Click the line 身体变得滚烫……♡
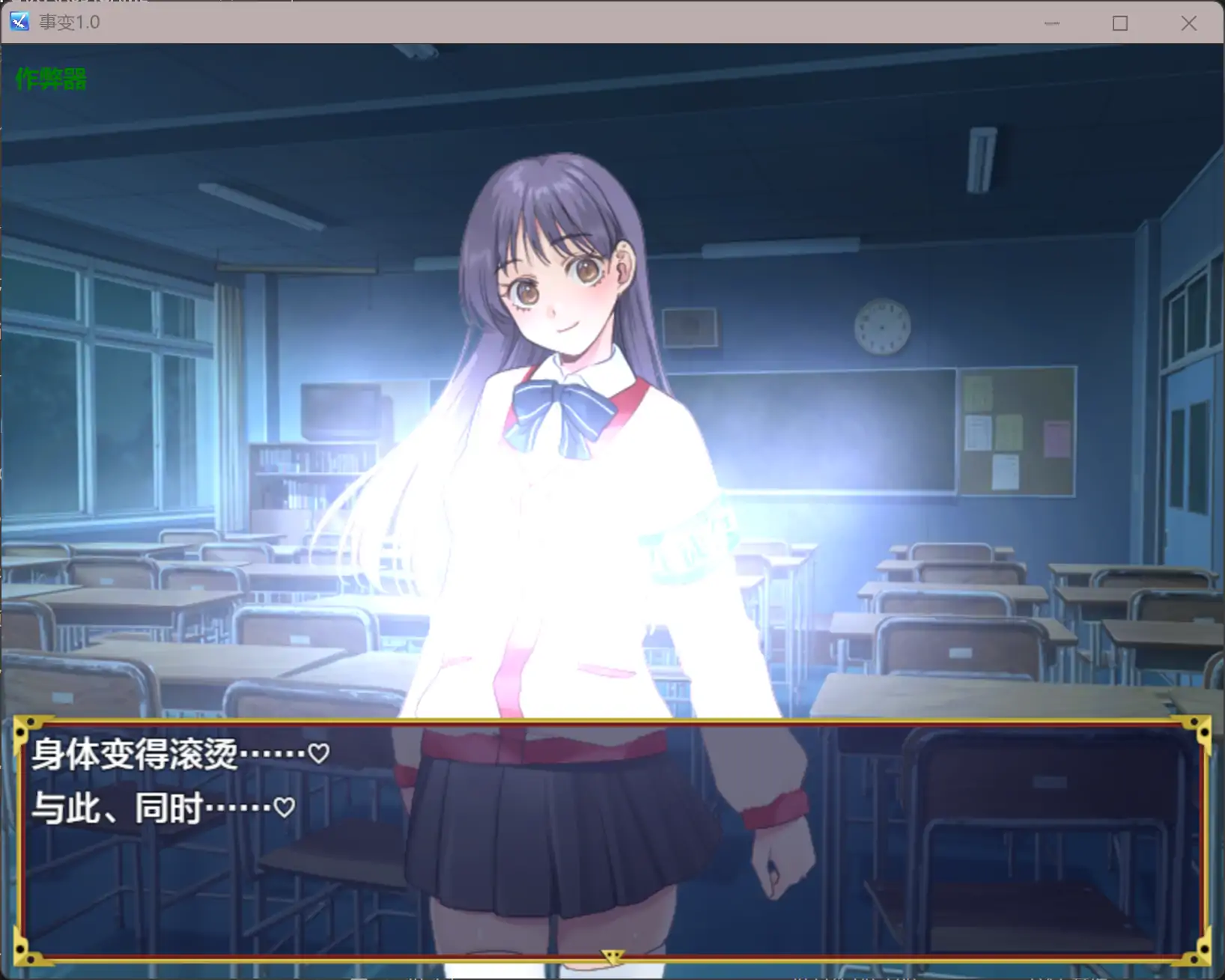Screen dimensions: 1225x980 point(180,754)
